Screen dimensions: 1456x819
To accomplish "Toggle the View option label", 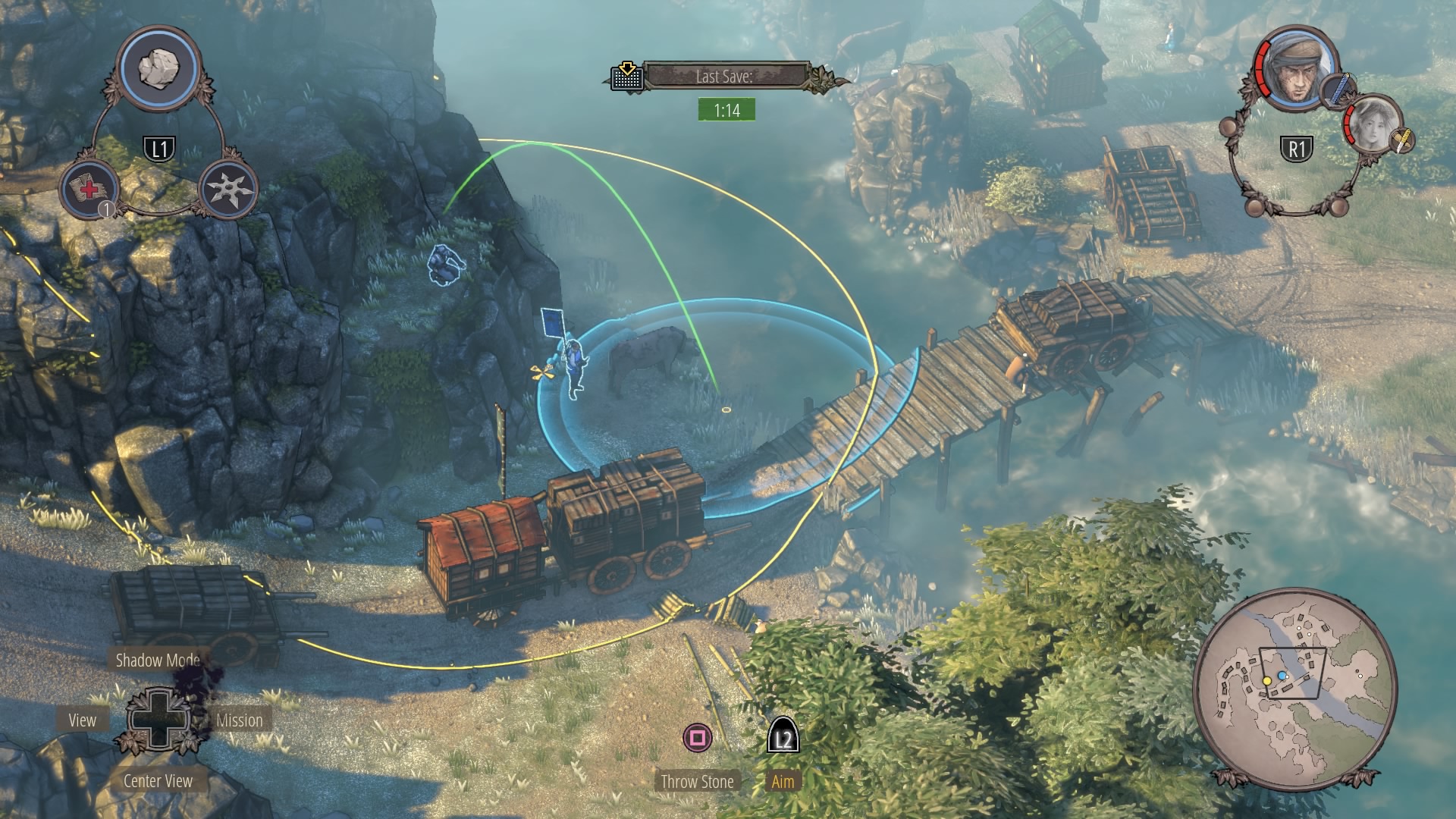I will [83, 720].
